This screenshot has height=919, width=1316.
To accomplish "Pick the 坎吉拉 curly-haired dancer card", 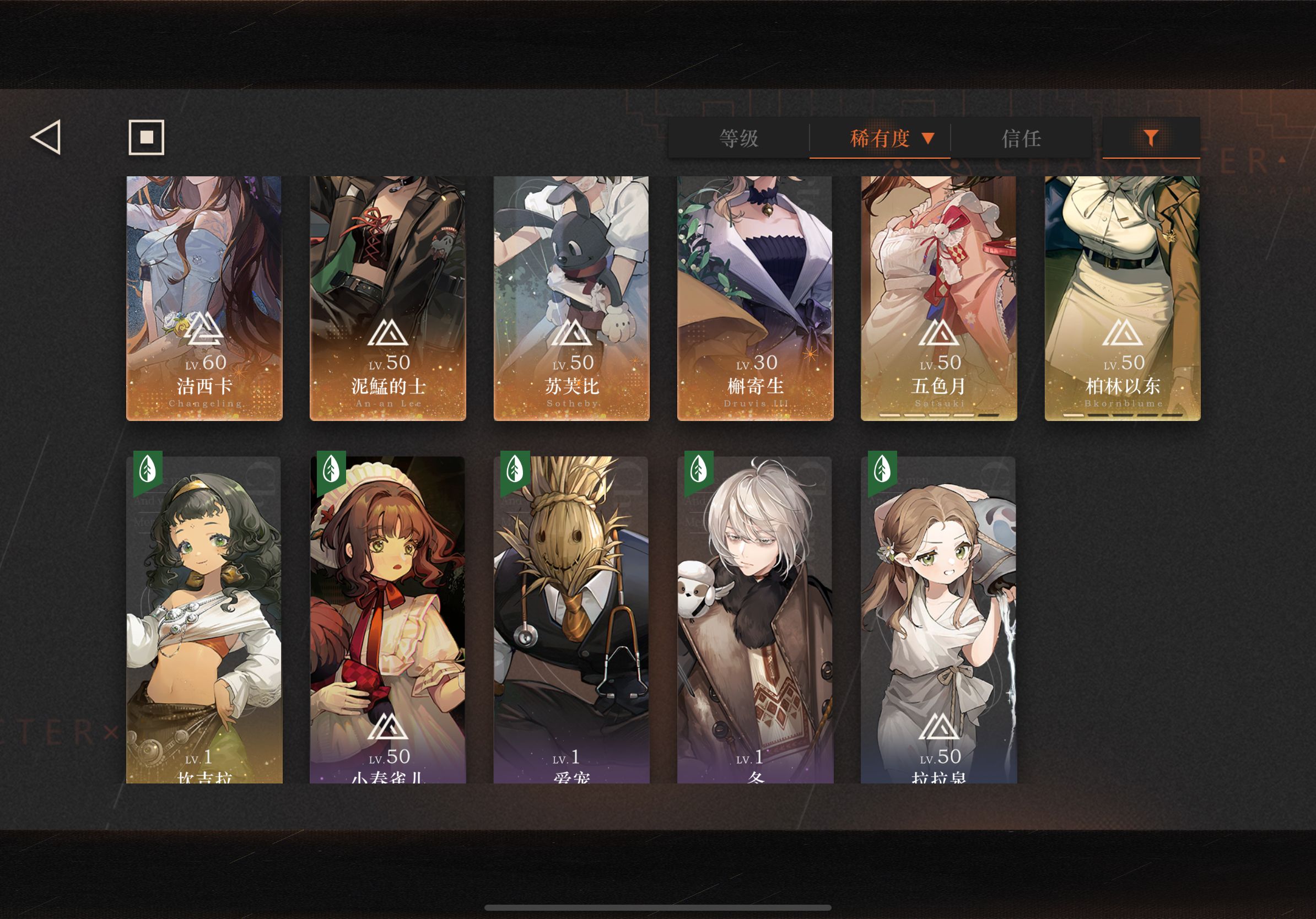I will (x=204, y=619).
